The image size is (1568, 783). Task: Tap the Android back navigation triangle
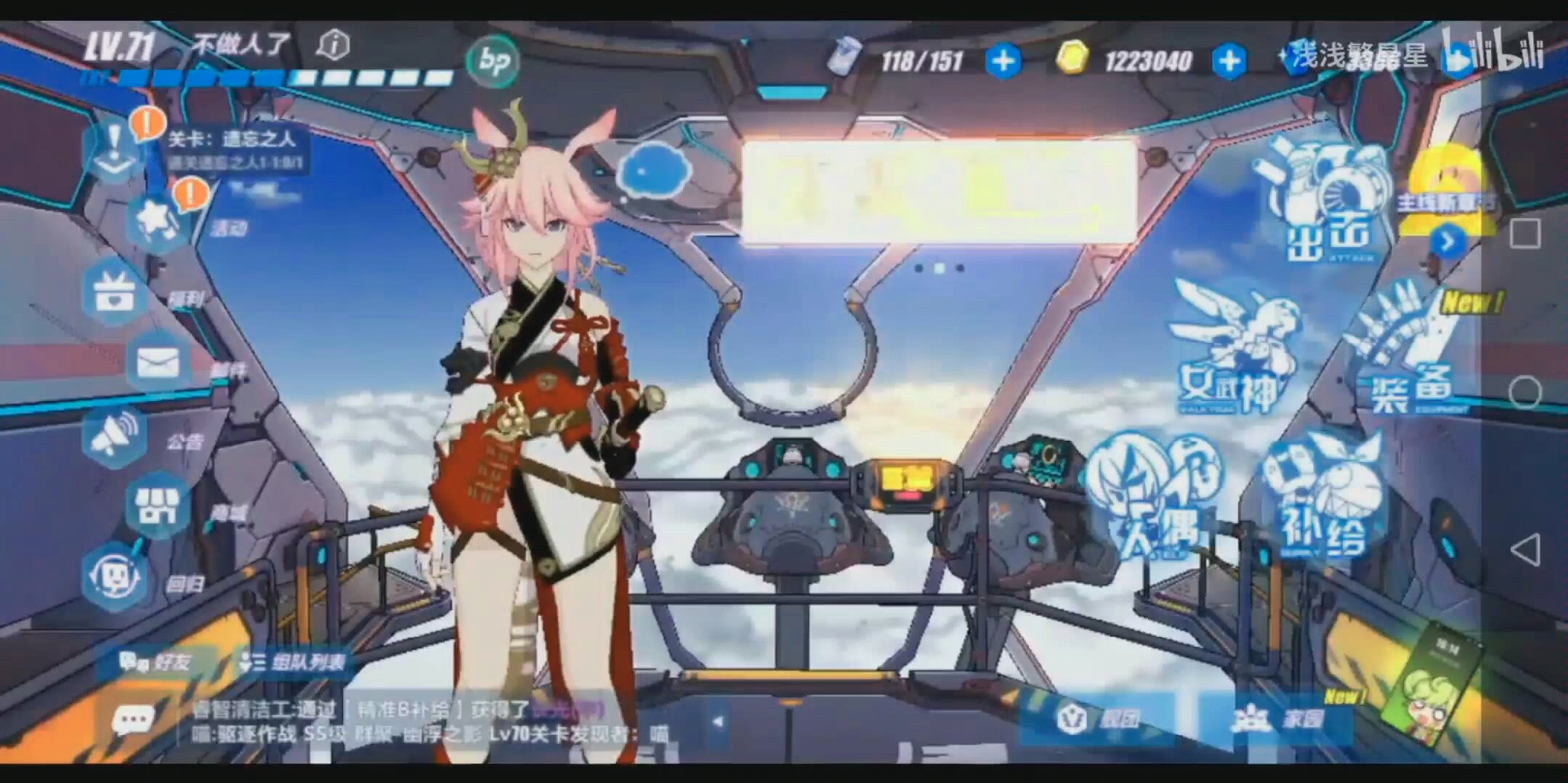1524,550
